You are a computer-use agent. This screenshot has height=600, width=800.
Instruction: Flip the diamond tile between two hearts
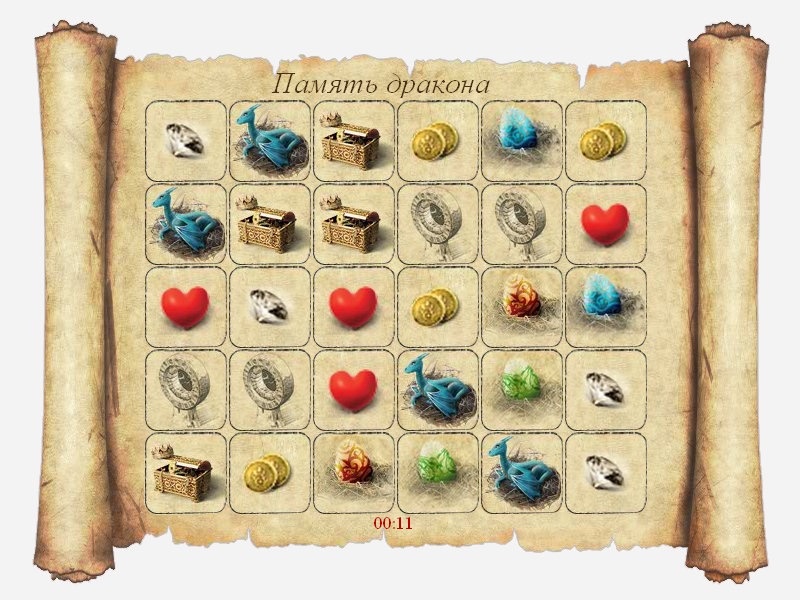(x=270, y=307)
